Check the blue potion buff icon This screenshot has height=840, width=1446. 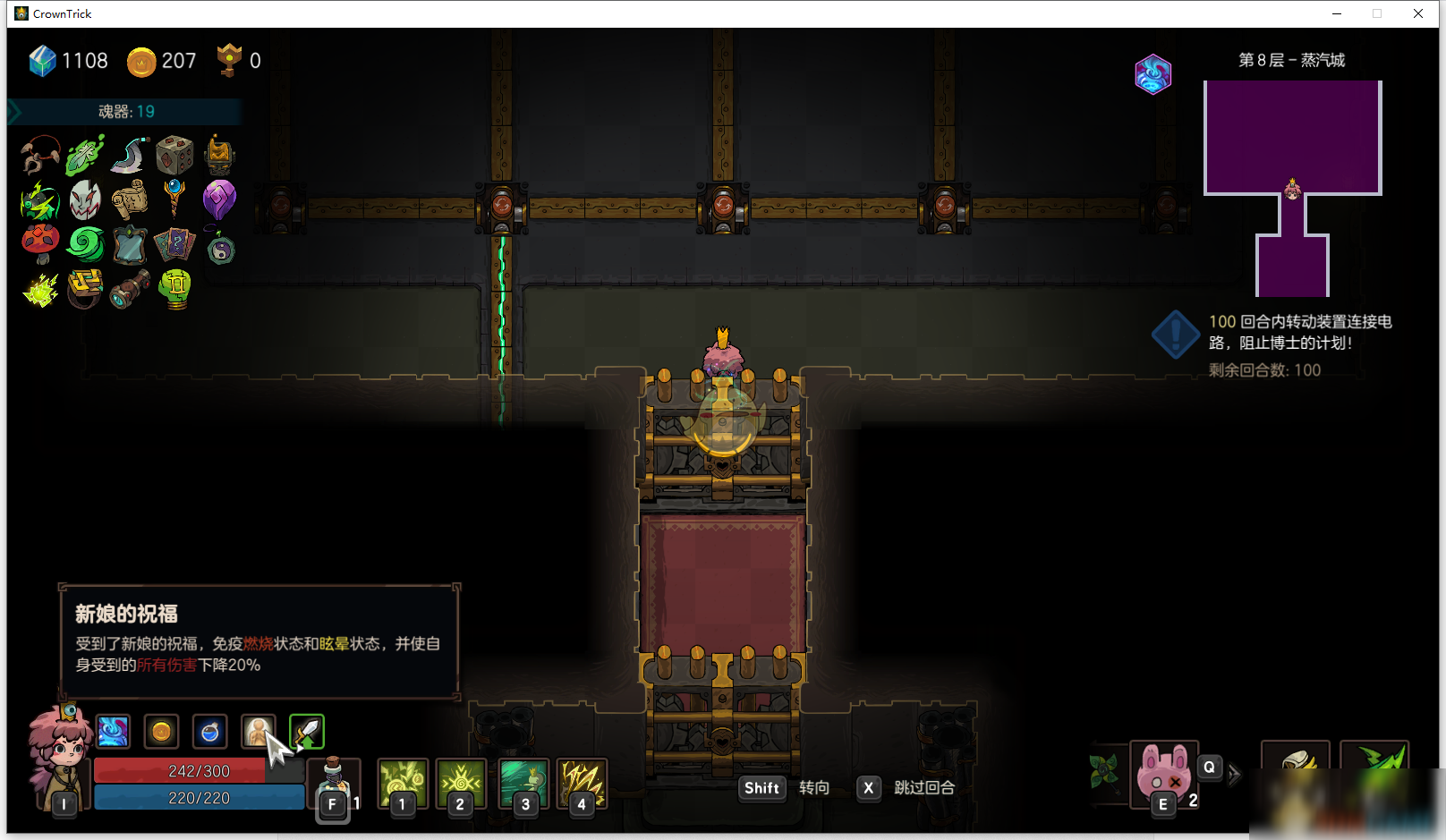(209, 732)
